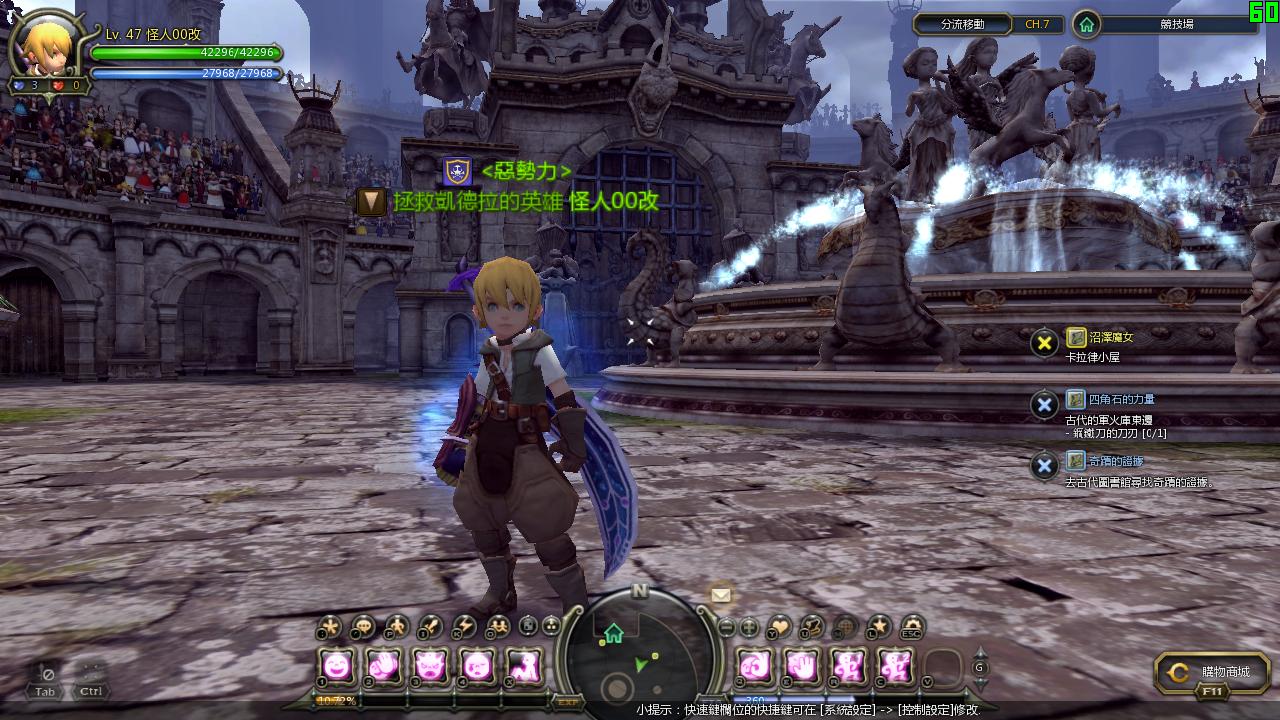
Task: Click the open-hand wave emote slot
Action: click(802, 664)
